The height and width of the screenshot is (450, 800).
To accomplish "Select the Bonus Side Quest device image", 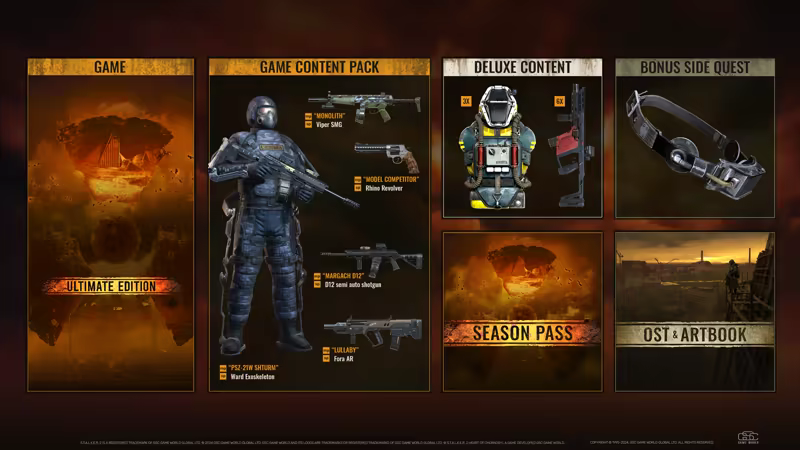I will [694, 146].
